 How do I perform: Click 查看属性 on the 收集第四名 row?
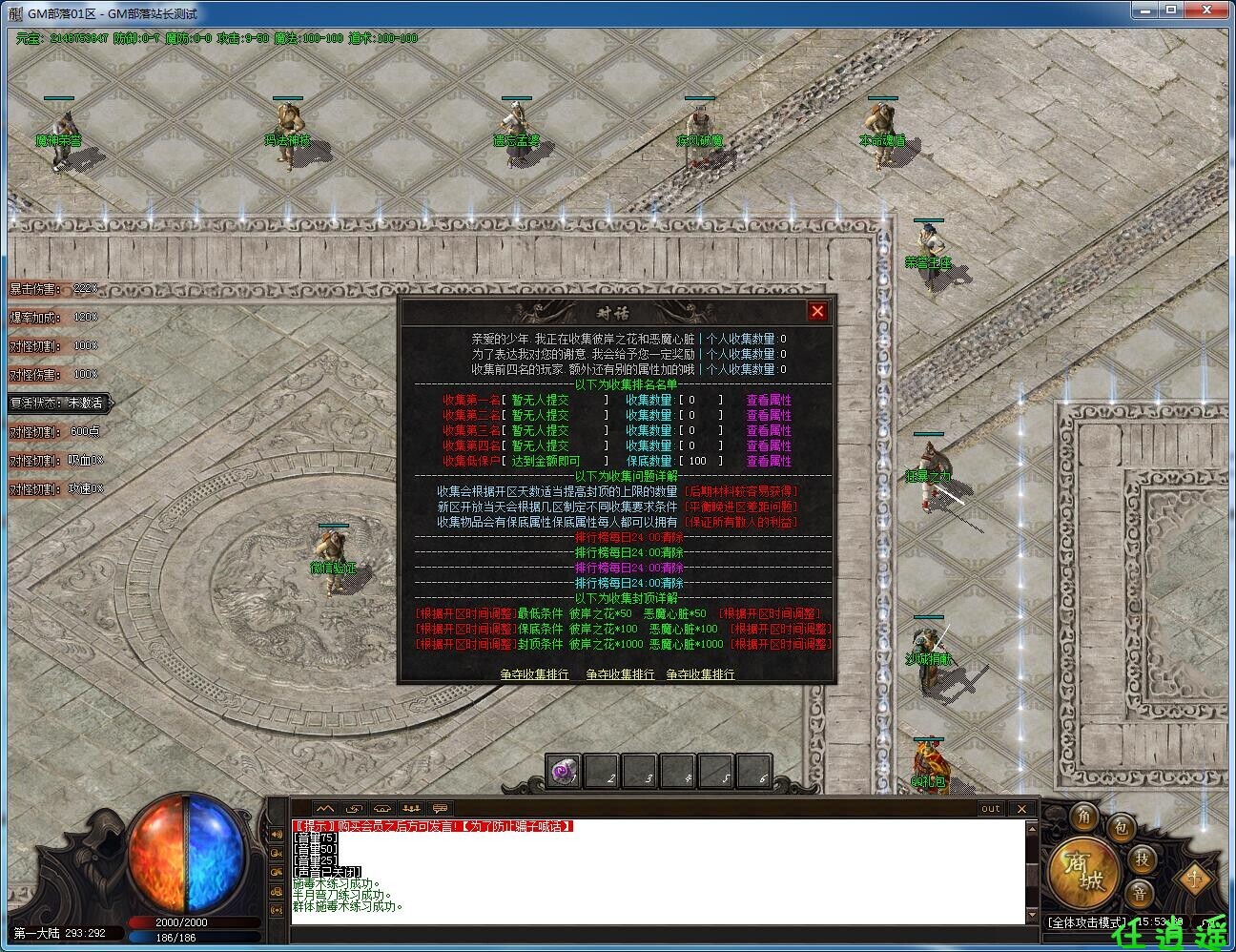pos(768,445)
